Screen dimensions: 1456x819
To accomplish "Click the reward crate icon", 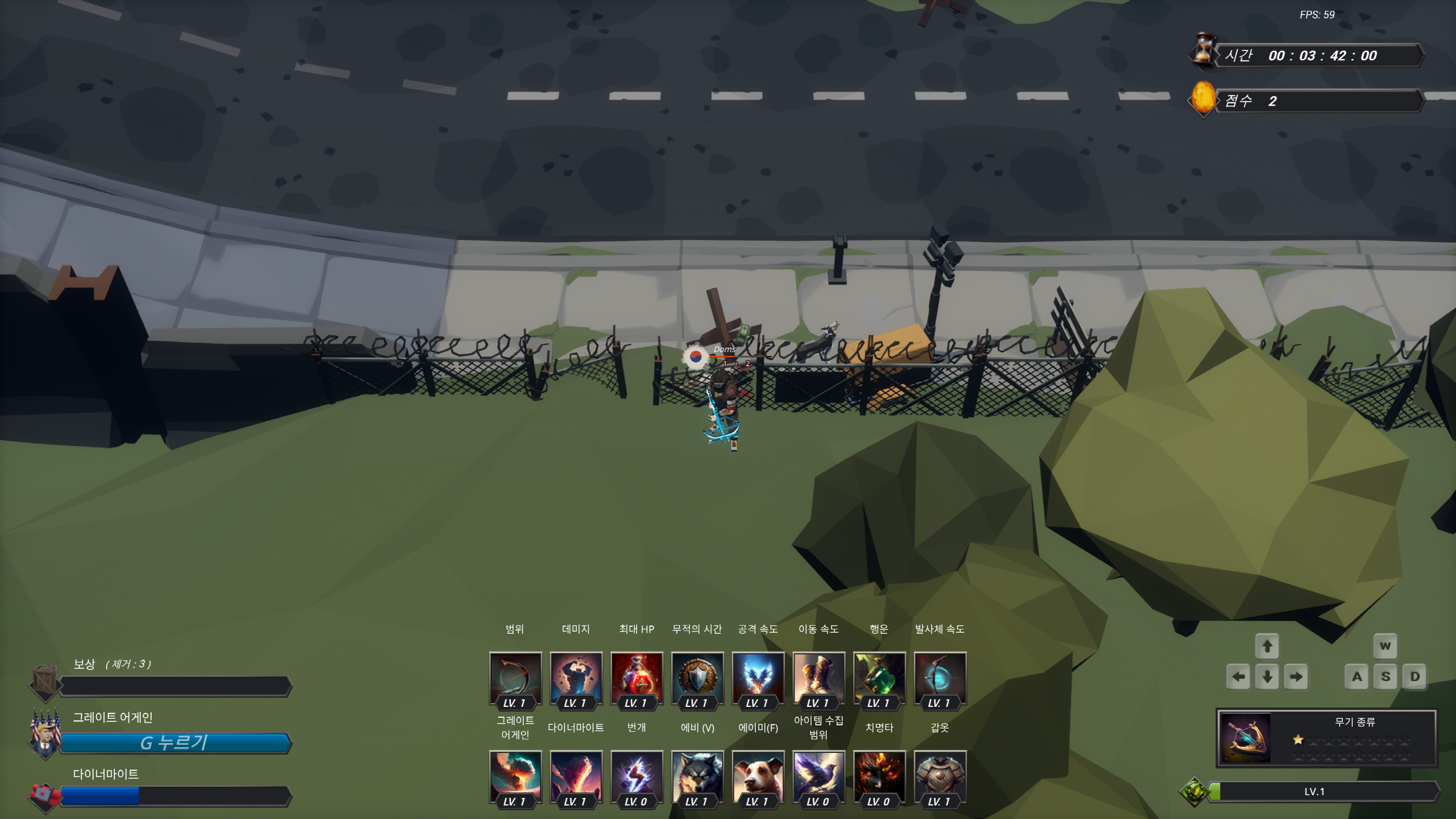I will pos(44,681).
